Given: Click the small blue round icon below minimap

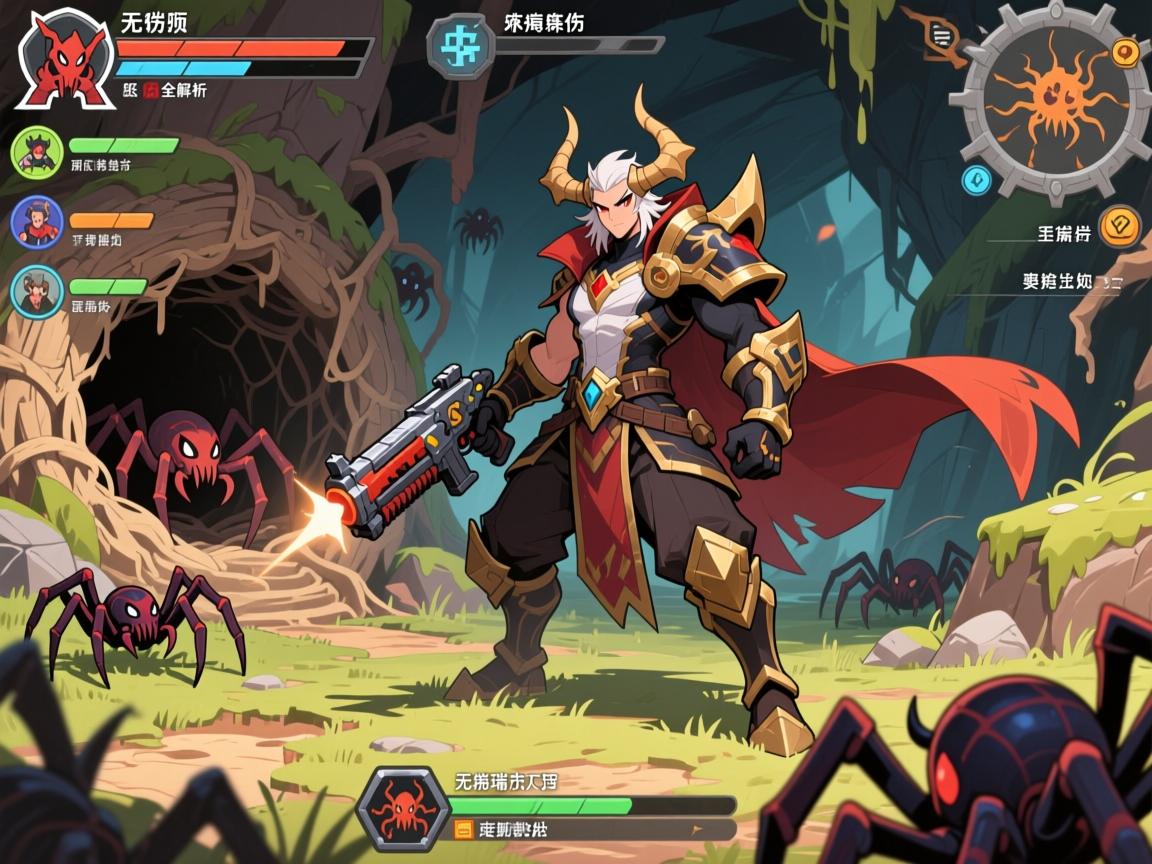Looking at the screenshot, I should tap(976, 180).
